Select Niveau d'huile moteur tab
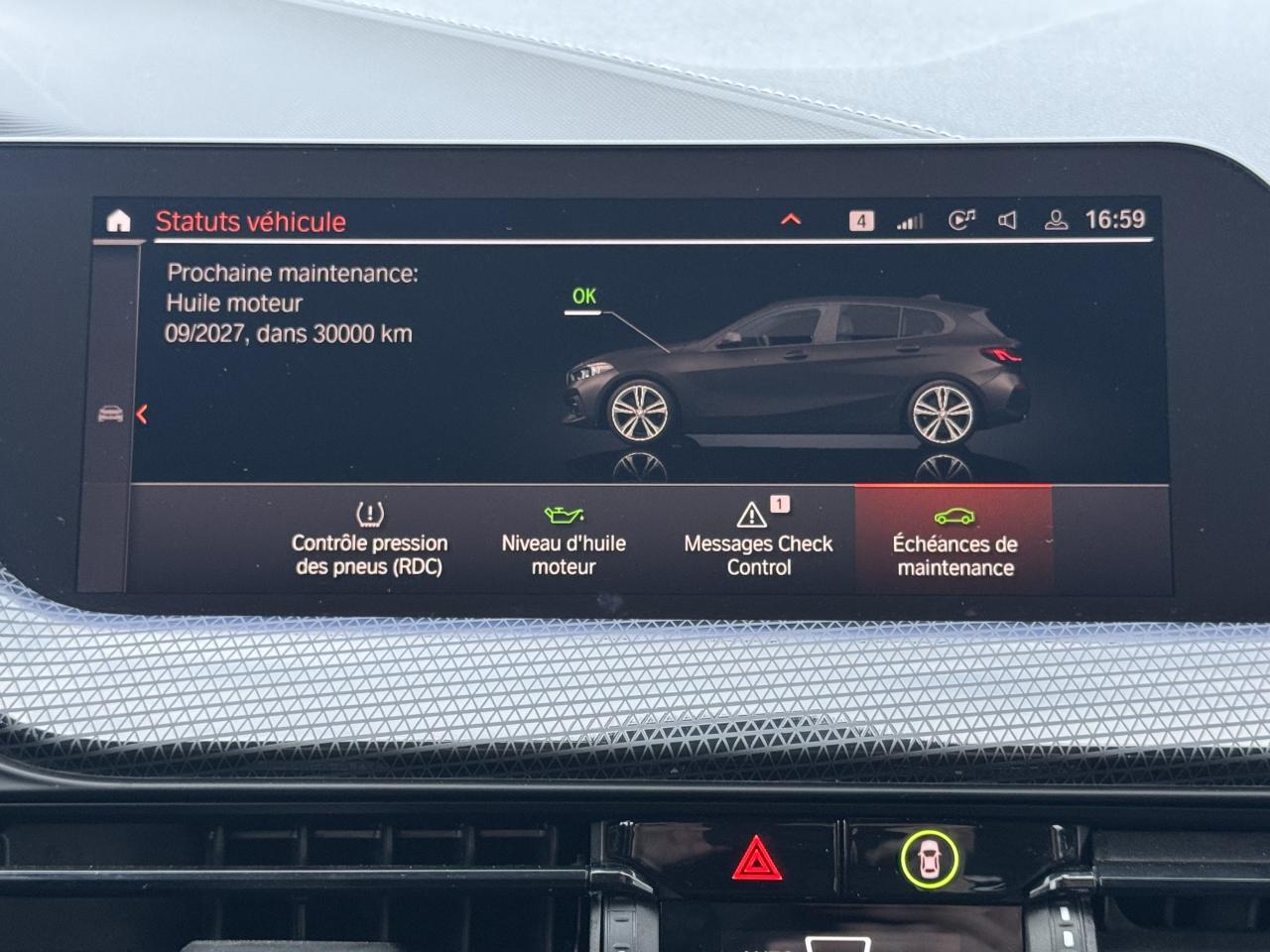 point(564,540)
